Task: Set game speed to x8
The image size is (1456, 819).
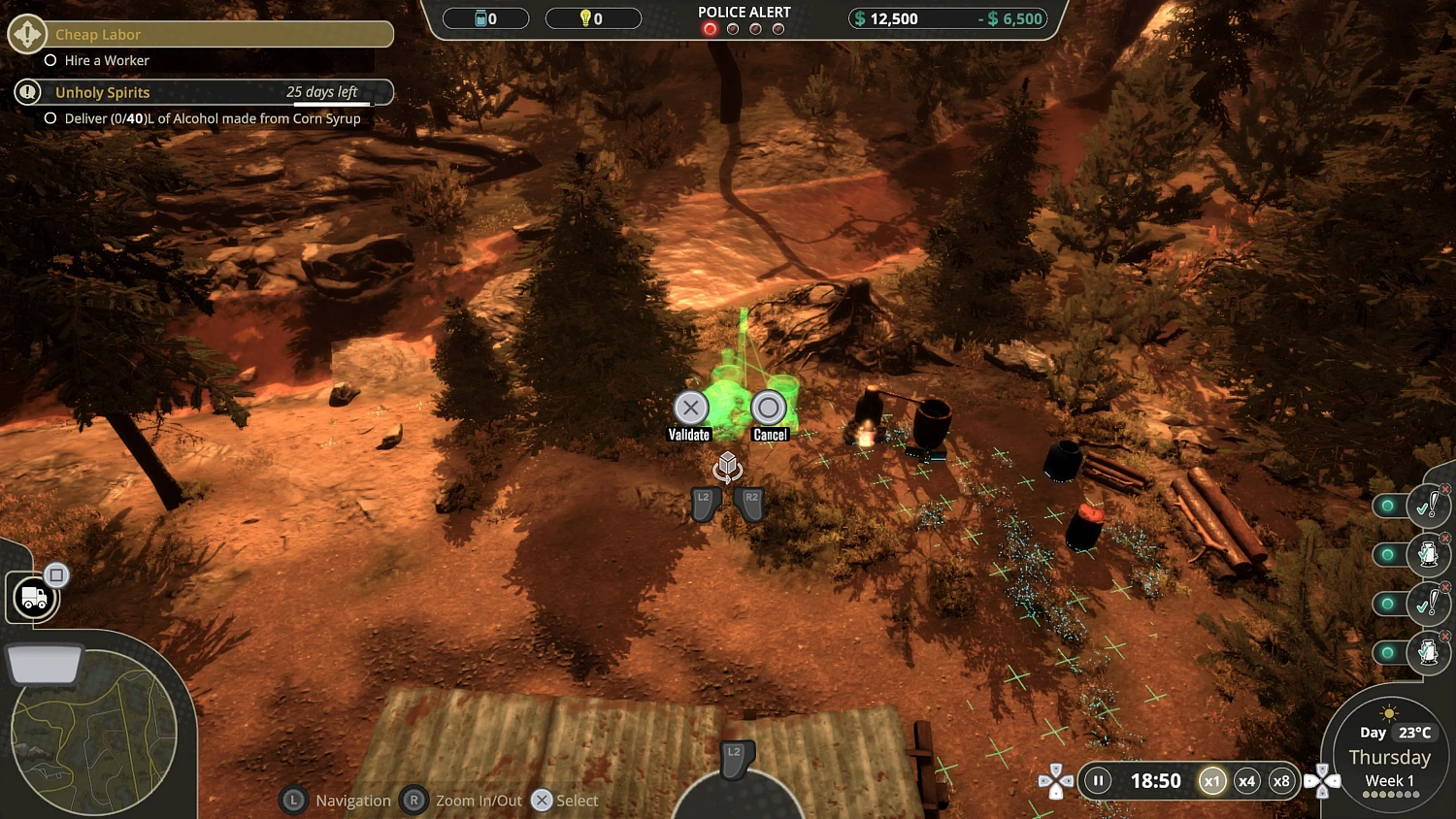Action: (x=1281, y=780)
